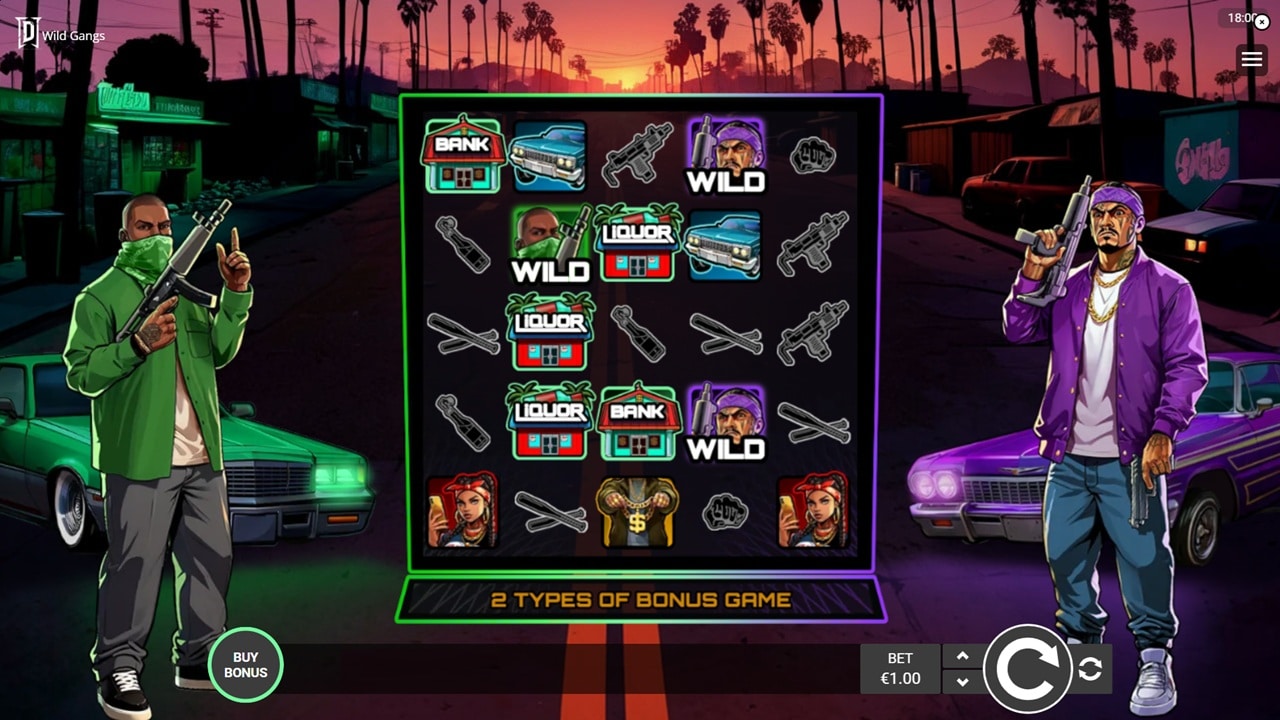Decrease the bet with the down arrow
The width and height of the screenshot is (1280, 720).
point(962,682)
